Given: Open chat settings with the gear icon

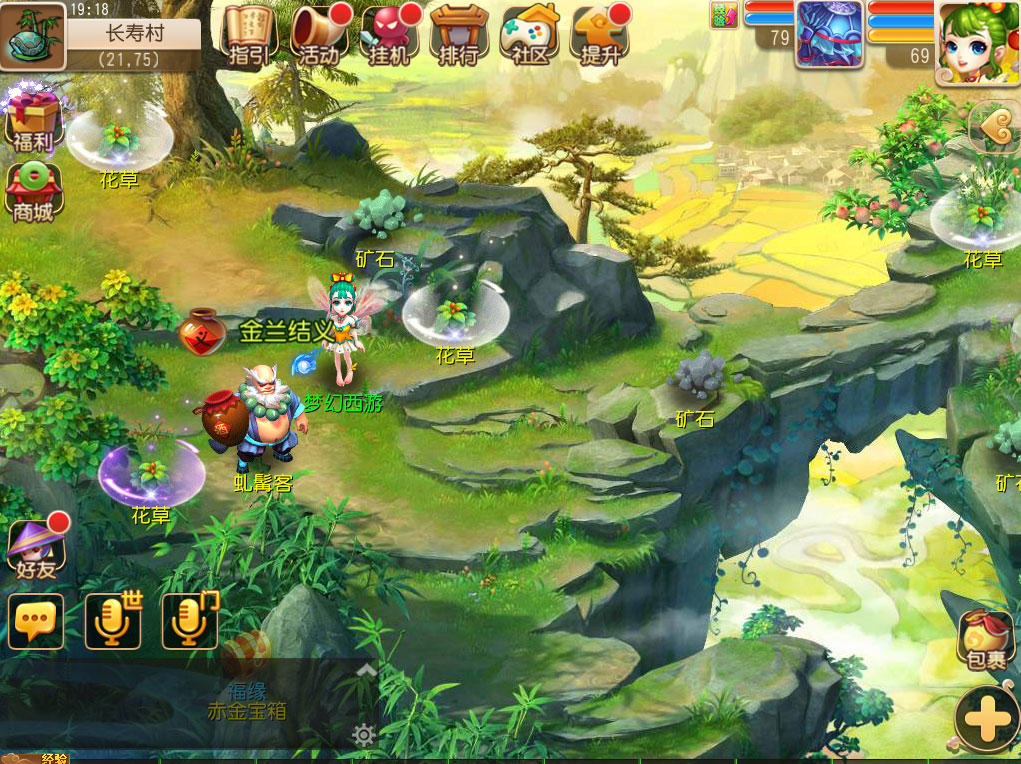Looking at the screenshot, I should (364, 736).
